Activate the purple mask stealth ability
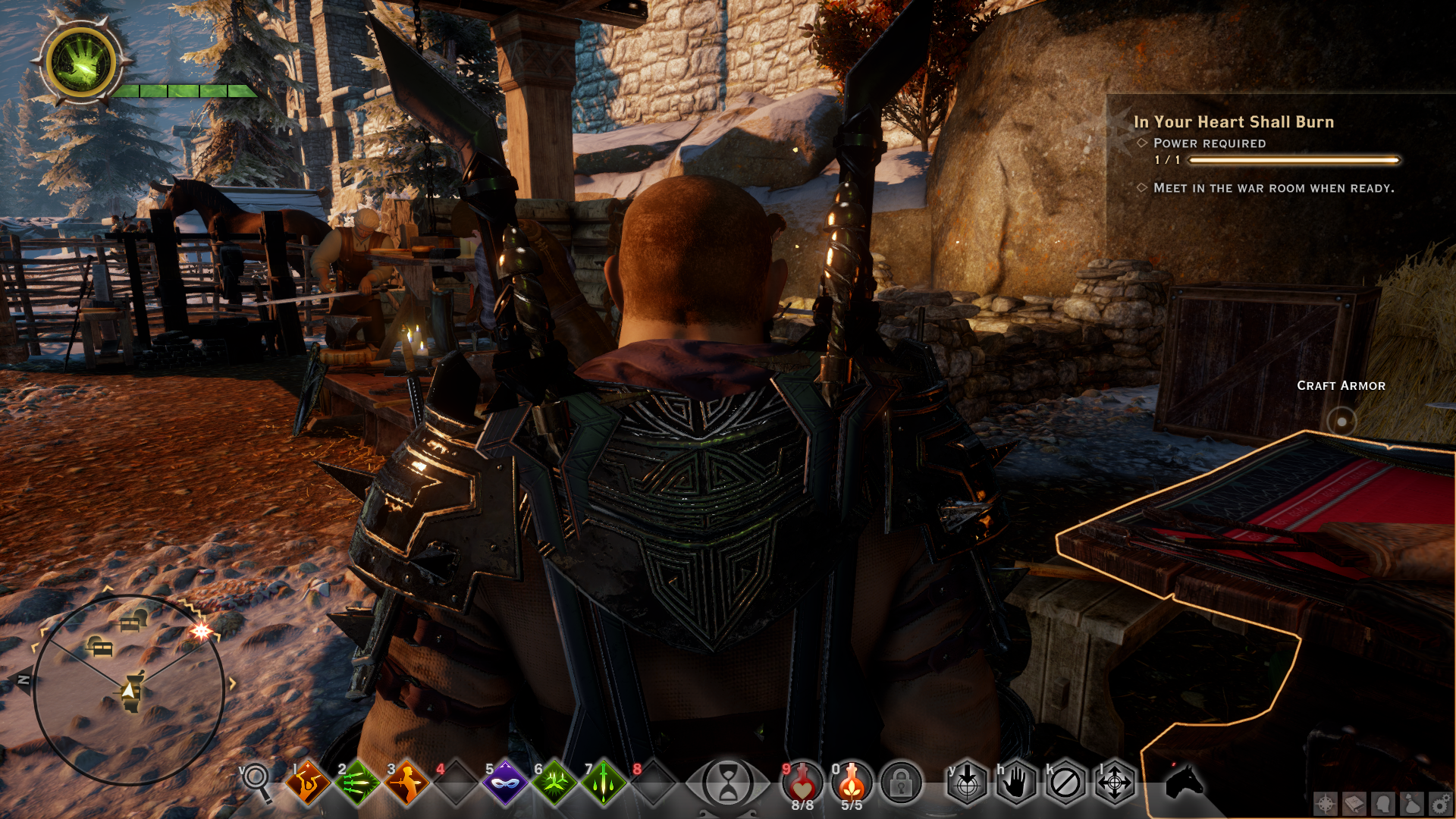The height and width of the screenshot is (819, 1456). coord(505,782)
